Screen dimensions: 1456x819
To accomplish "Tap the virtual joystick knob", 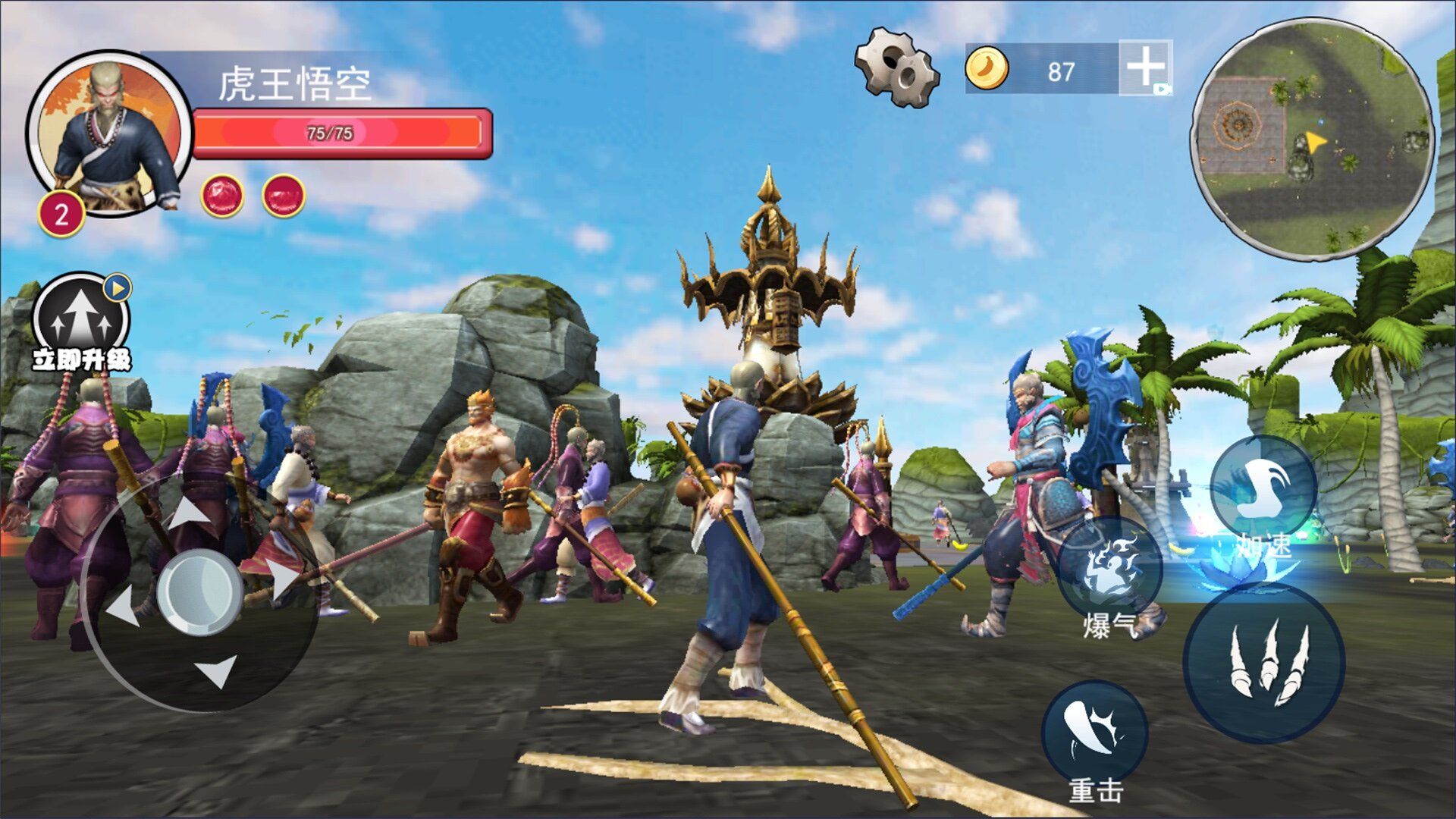I will pyautogui.click(x=199, y=592).
